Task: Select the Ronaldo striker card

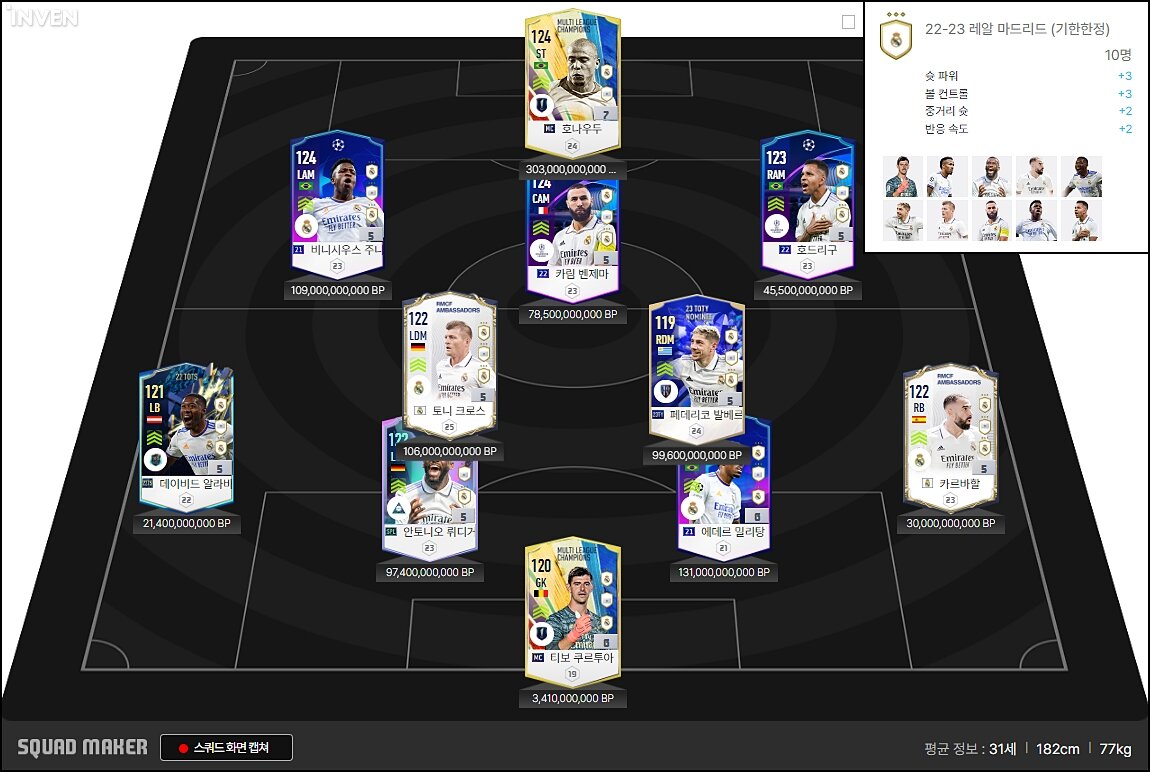Action: 573,80
